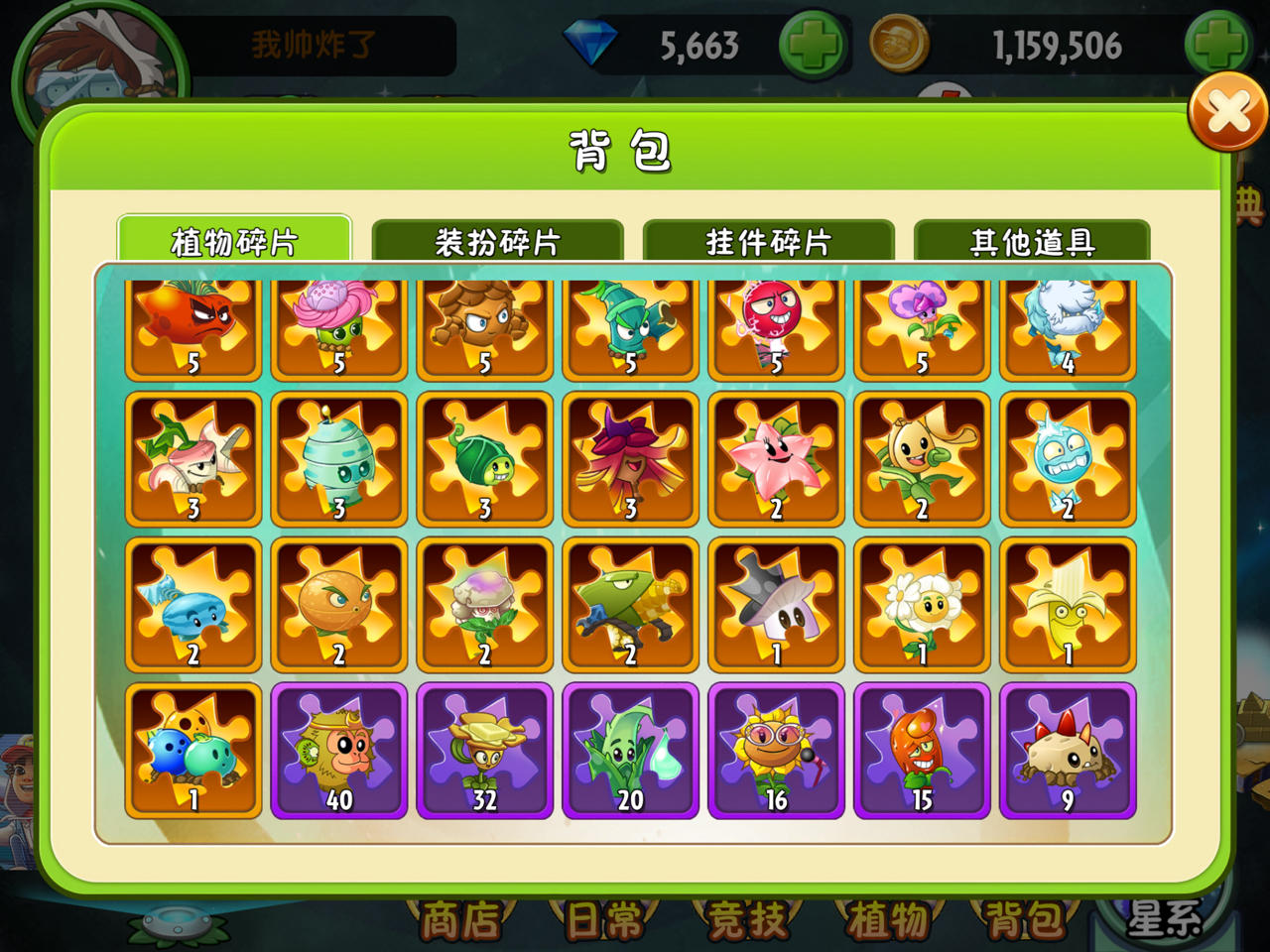Select the pink starfruit fragment
The width and height of the screenshot is (1270, 952).
(775, 459)
